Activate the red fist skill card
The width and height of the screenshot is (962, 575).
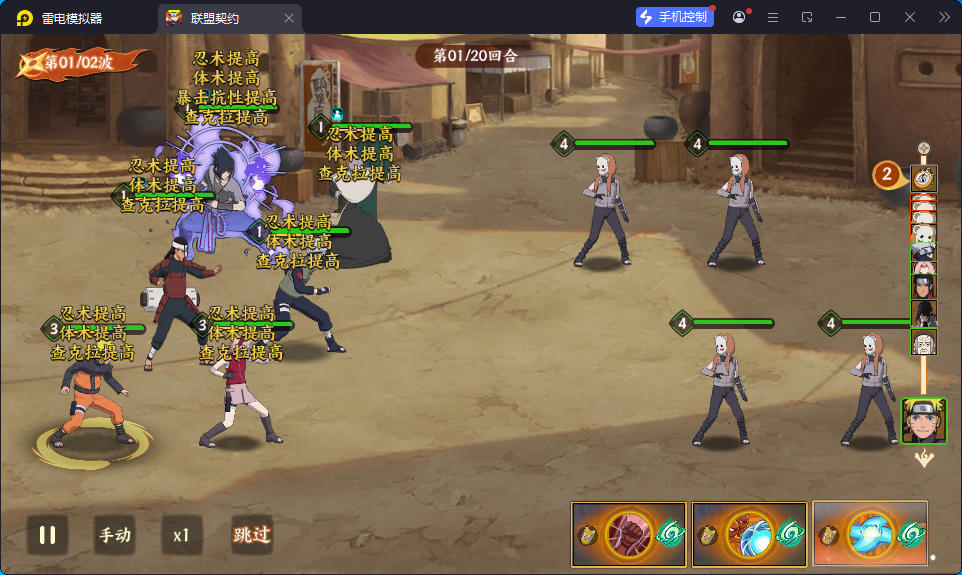(628, 533)
